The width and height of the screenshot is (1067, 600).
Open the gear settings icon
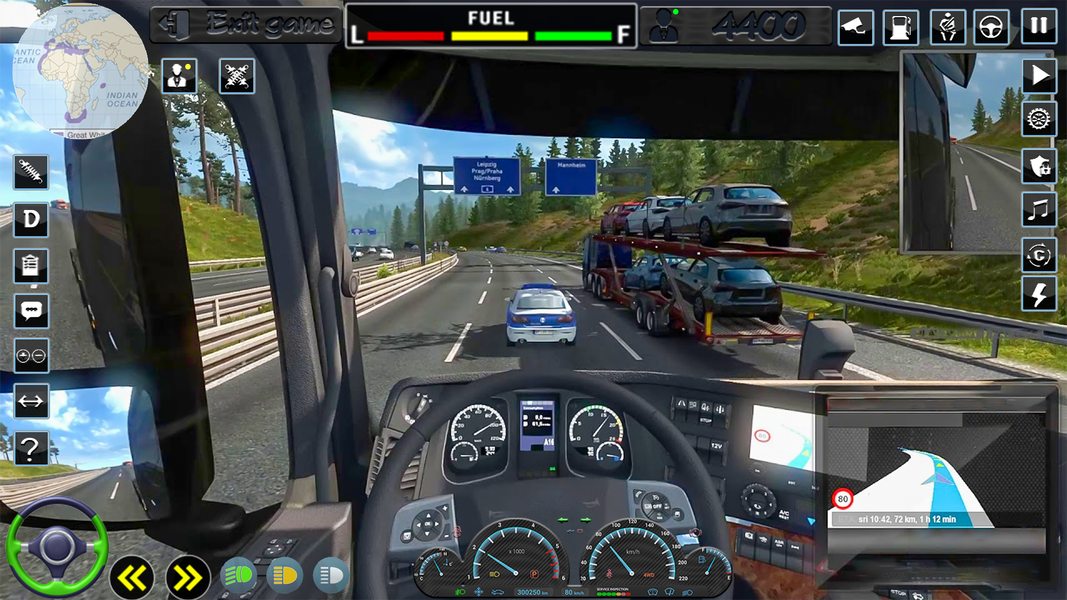1039,119
